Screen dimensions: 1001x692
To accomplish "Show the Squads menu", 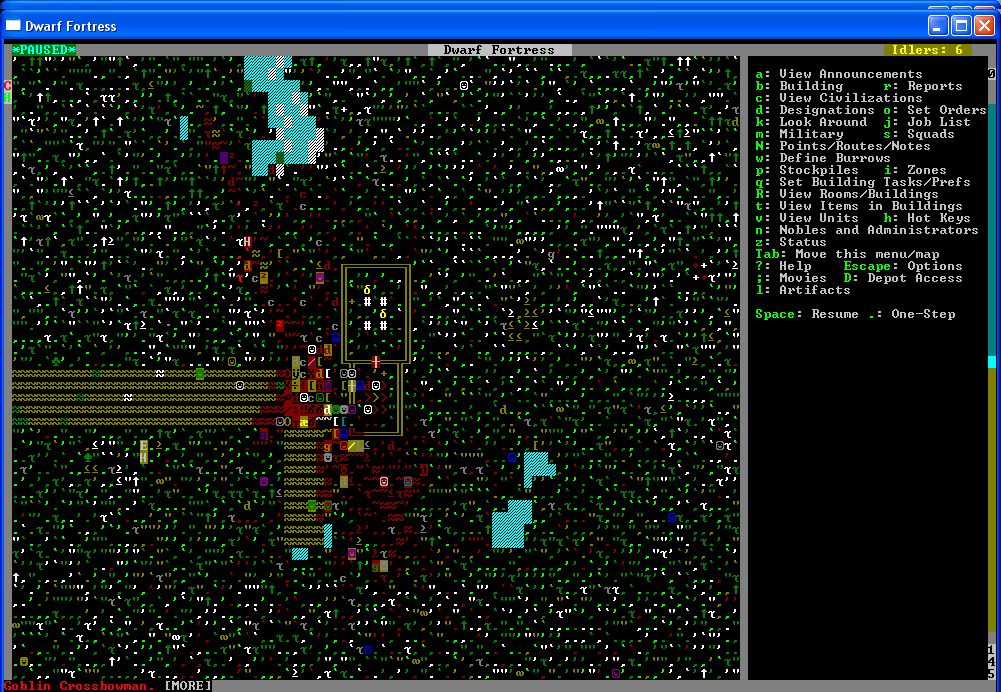I will tap(930, 134).
